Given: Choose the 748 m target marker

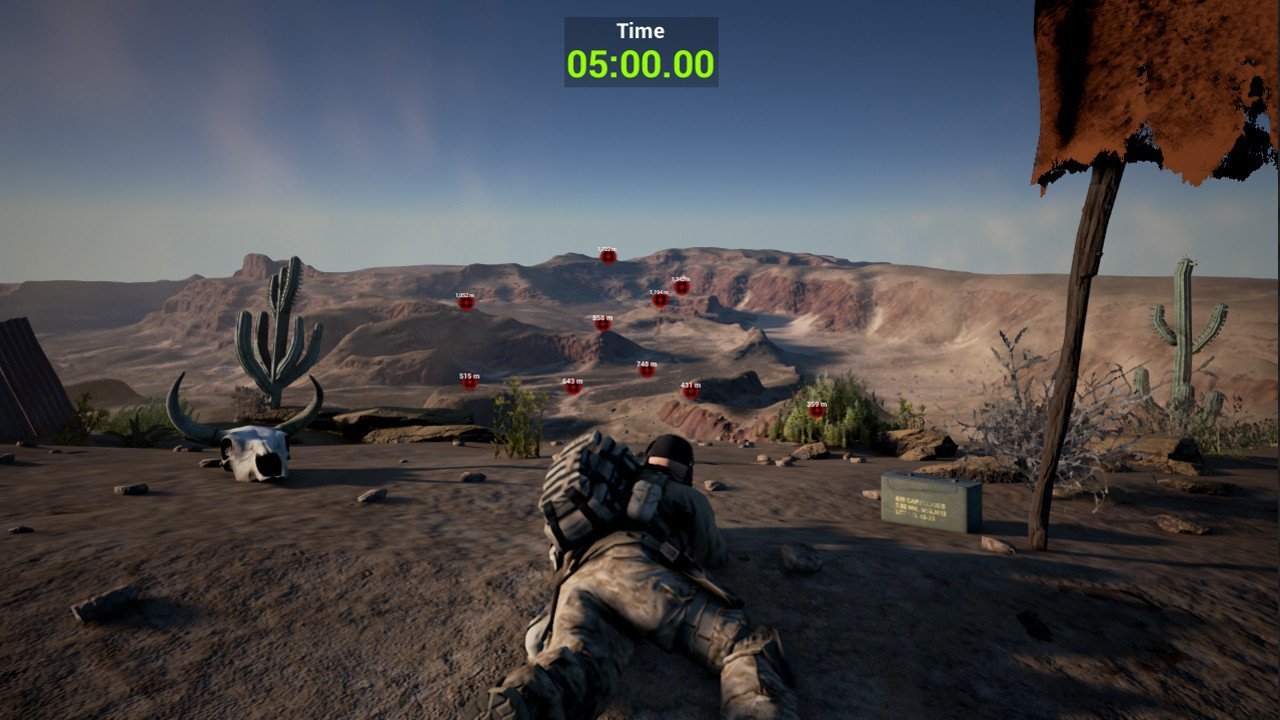Looking at the screenshot, I should (x=647, y=371).
